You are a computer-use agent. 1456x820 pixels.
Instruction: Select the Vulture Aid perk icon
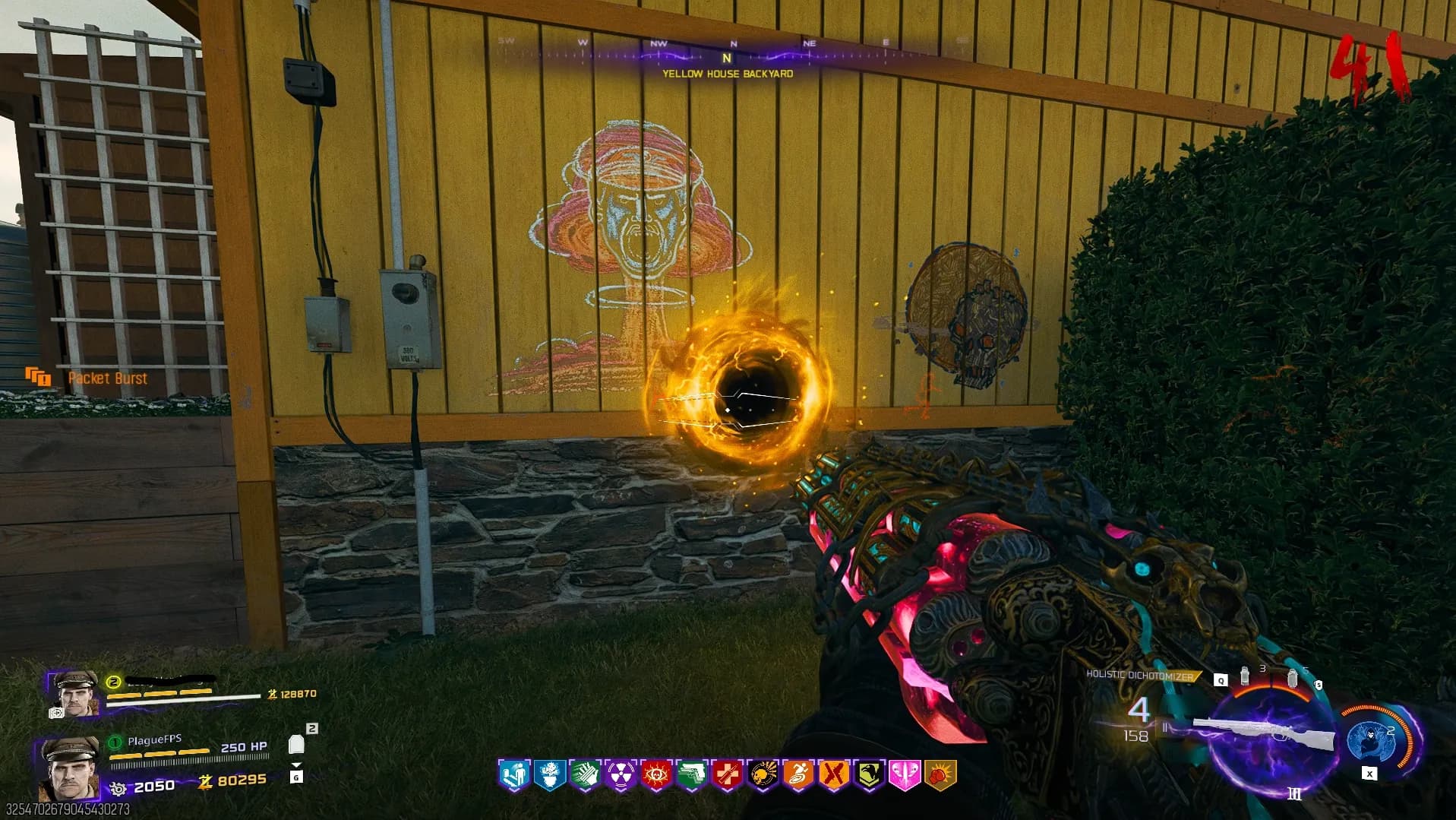[x=869, y=775]
